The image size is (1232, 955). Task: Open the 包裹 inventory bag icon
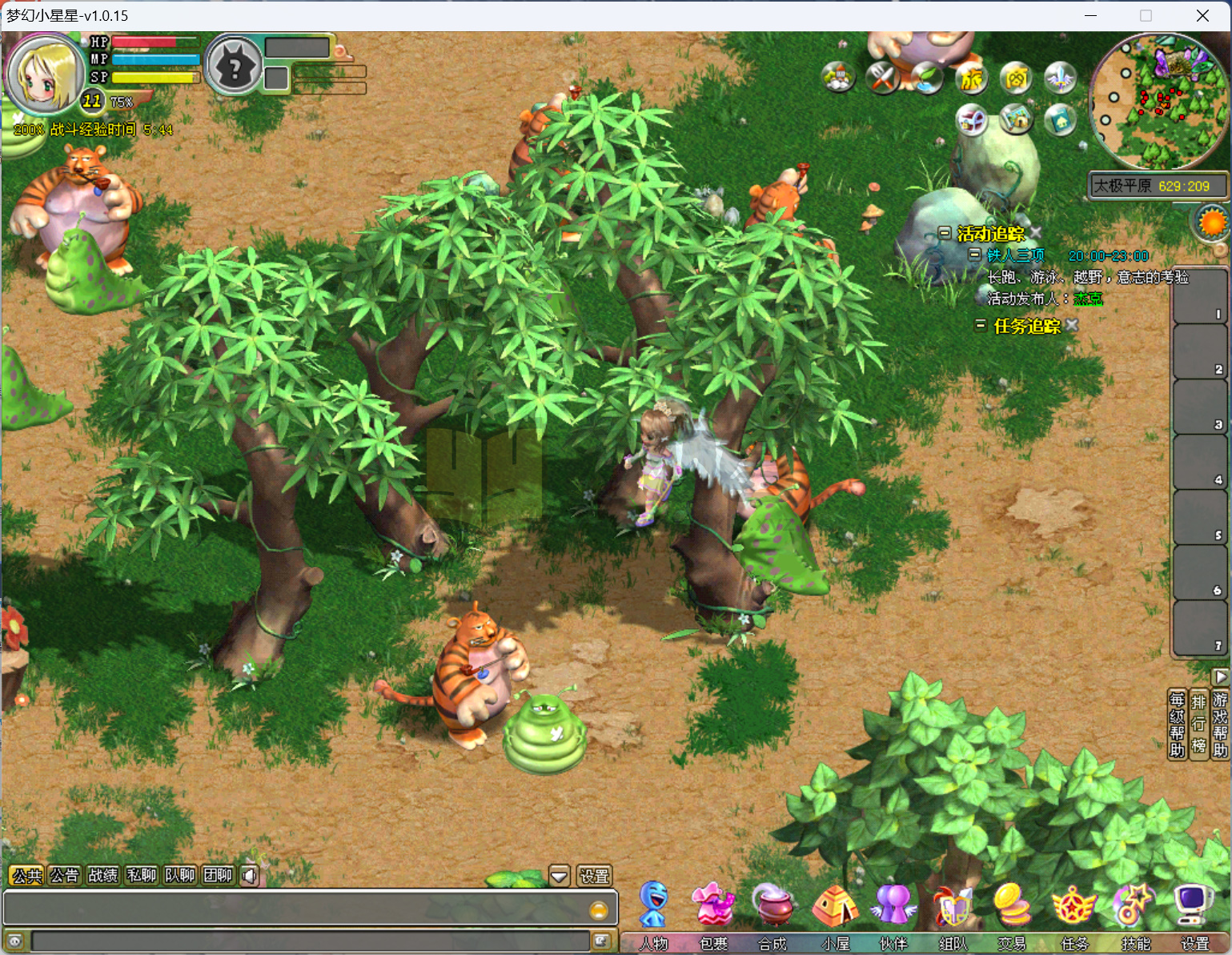[713, 905]
